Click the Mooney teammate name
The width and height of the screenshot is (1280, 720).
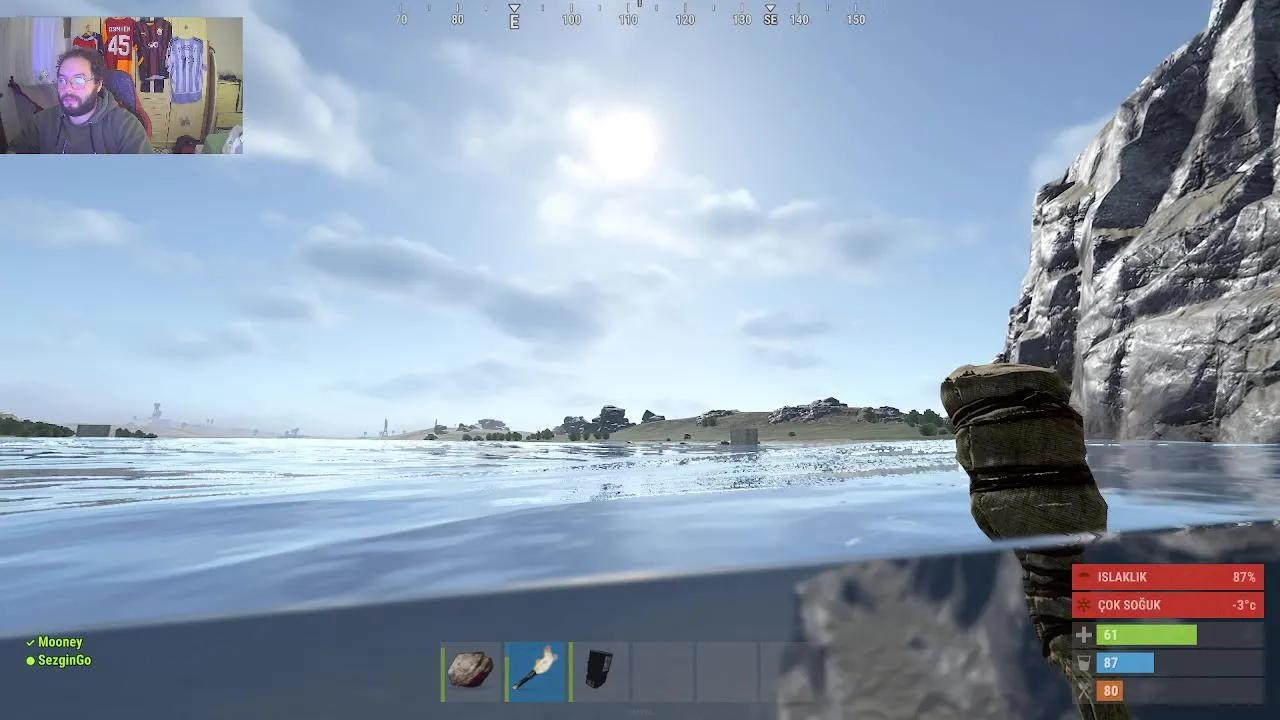tap(60, 642)
